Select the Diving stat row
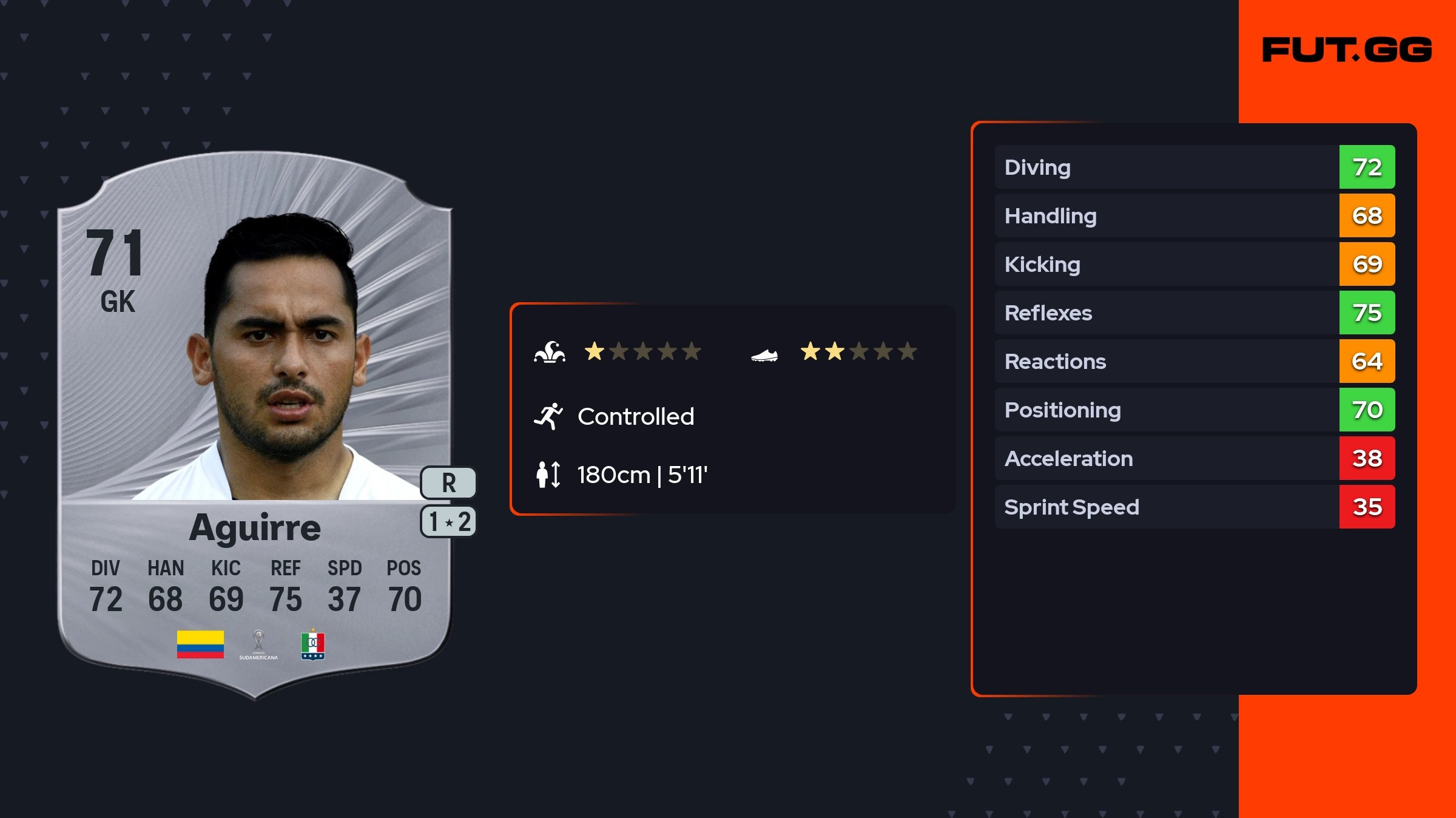1456x818 pixels. pos(1194,167)
